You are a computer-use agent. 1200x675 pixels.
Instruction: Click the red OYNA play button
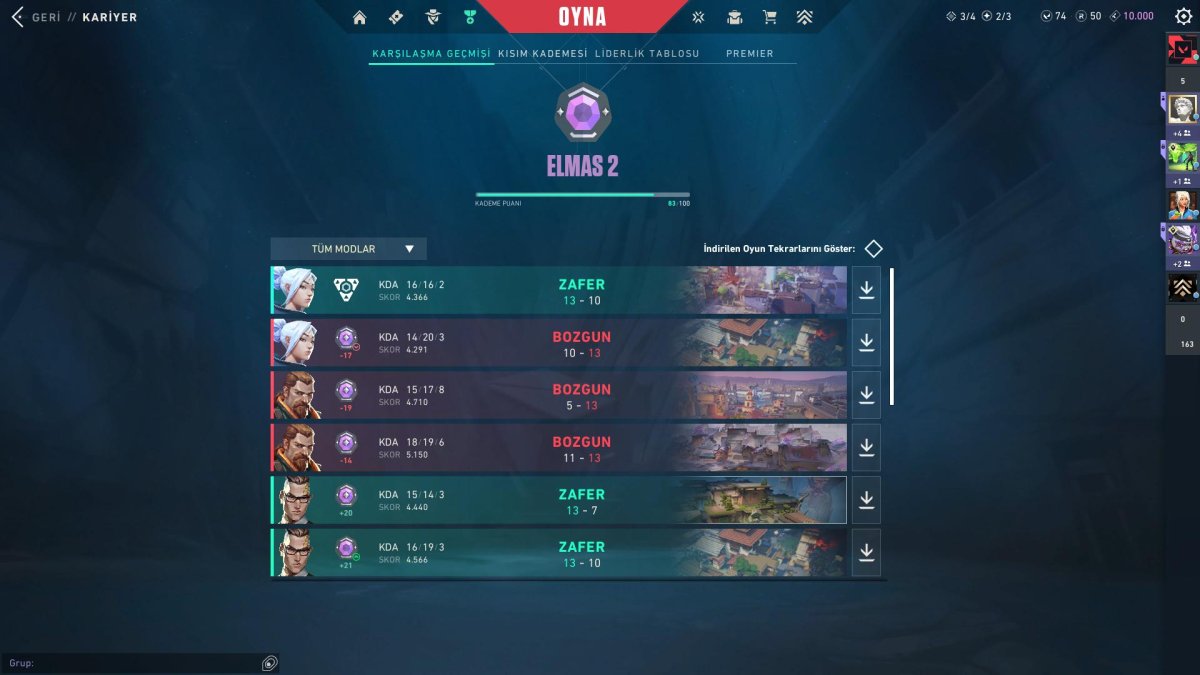click(582, 17)
